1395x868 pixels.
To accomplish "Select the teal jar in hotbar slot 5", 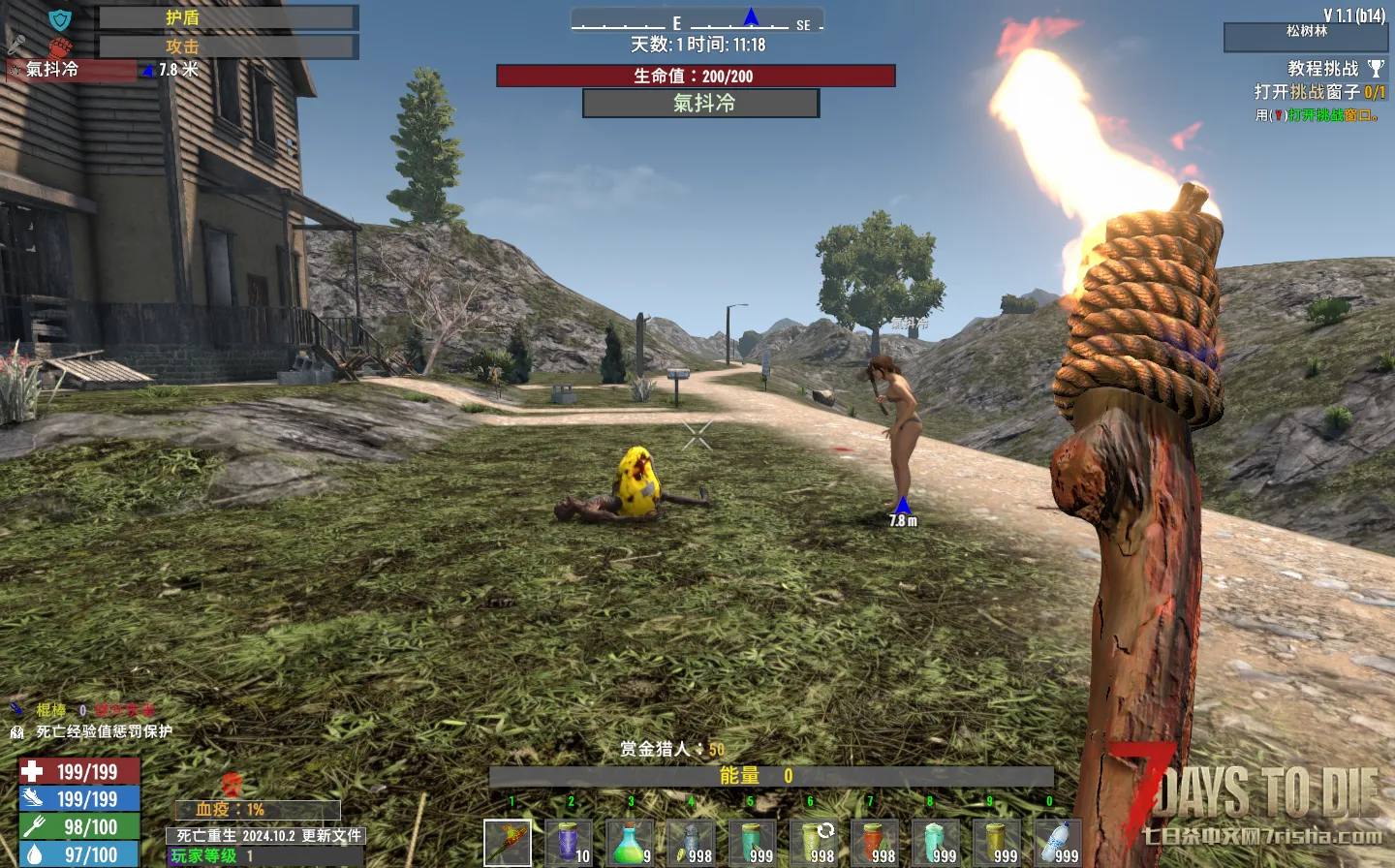I will pos(752,843).
